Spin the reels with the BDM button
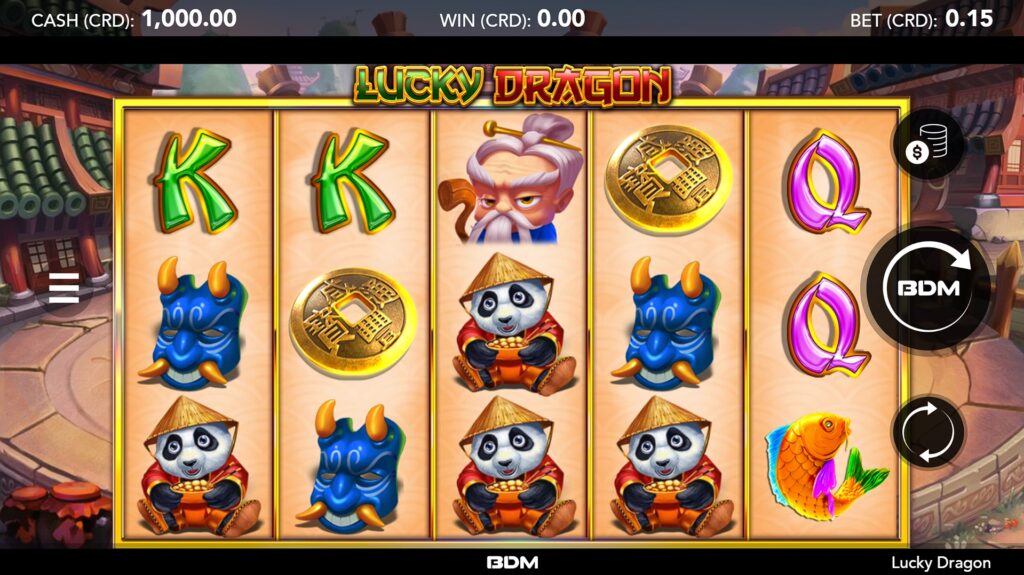Image resolution: width=1024 pixels, height=575 pixels. 927,288
